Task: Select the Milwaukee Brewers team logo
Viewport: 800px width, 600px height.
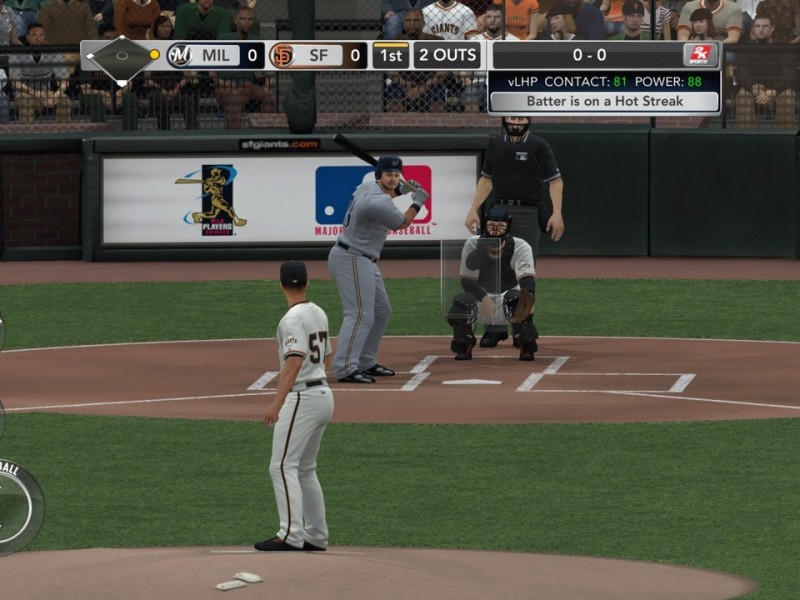Action: pyautogui.click(x=179, y=55)
